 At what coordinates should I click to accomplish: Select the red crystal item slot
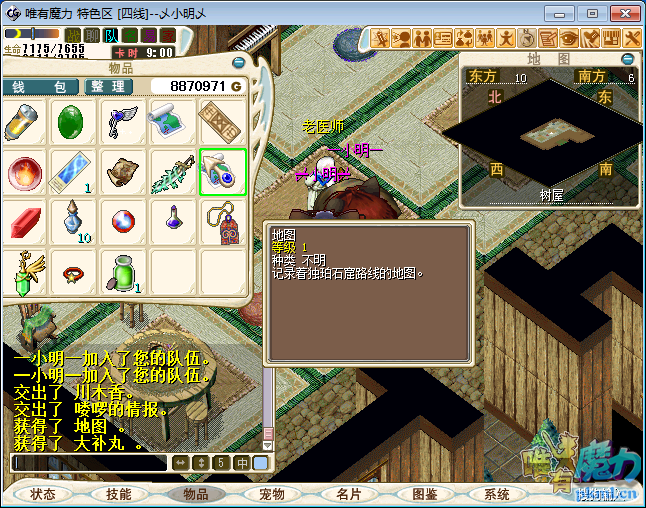pos(23,222)
